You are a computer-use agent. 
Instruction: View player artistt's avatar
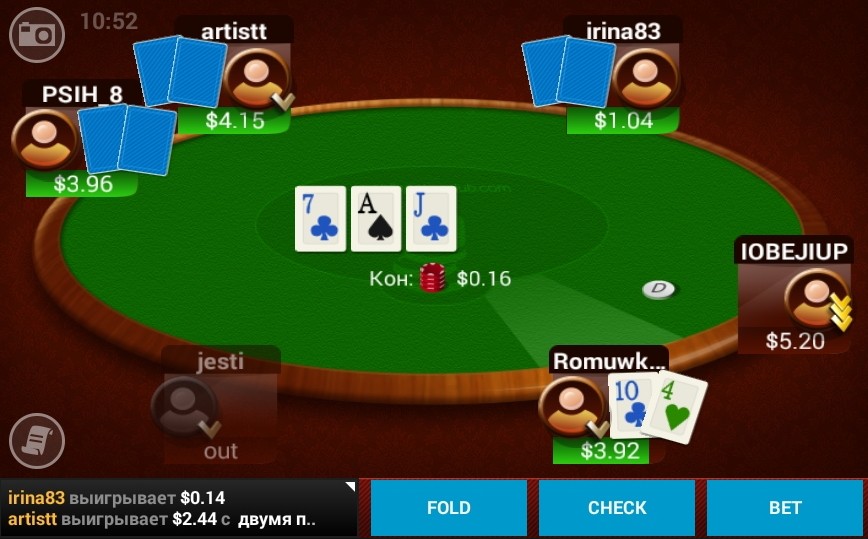coord(255,78)
